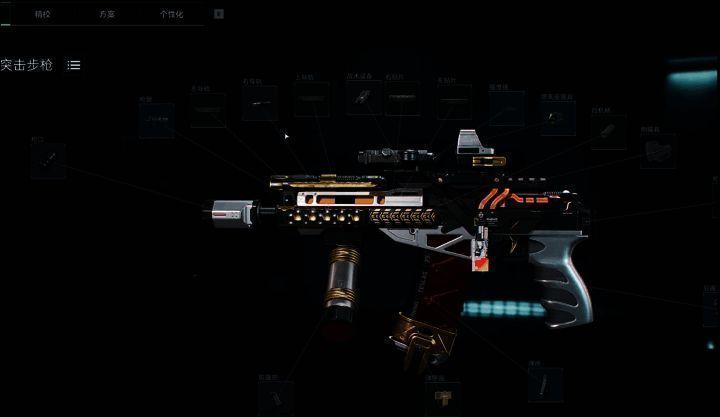Open the 上导轨 upper rail slot
Screen dimensions: 720x417
(x=311, y=101)
